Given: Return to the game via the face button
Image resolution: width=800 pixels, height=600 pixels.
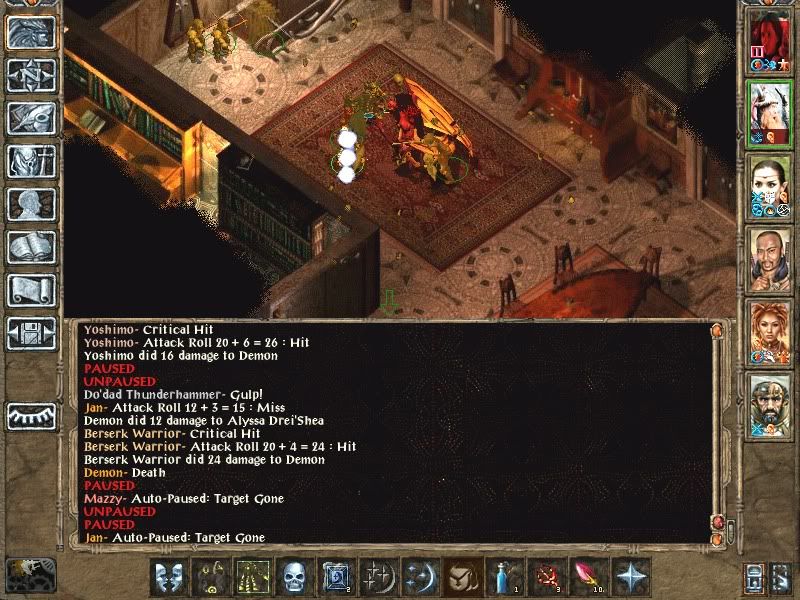Looking at the screenshot, I should tap(31, 33).
